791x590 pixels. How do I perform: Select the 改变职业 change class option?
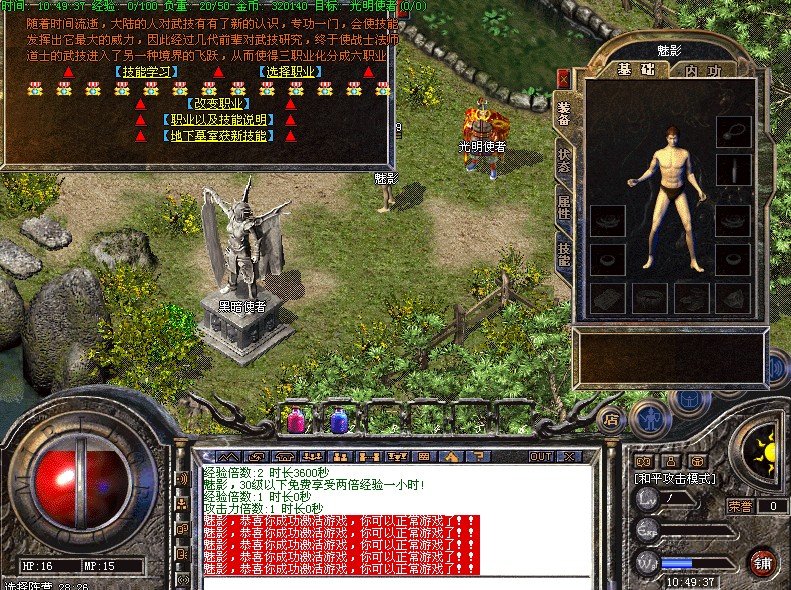coord(214,103)
